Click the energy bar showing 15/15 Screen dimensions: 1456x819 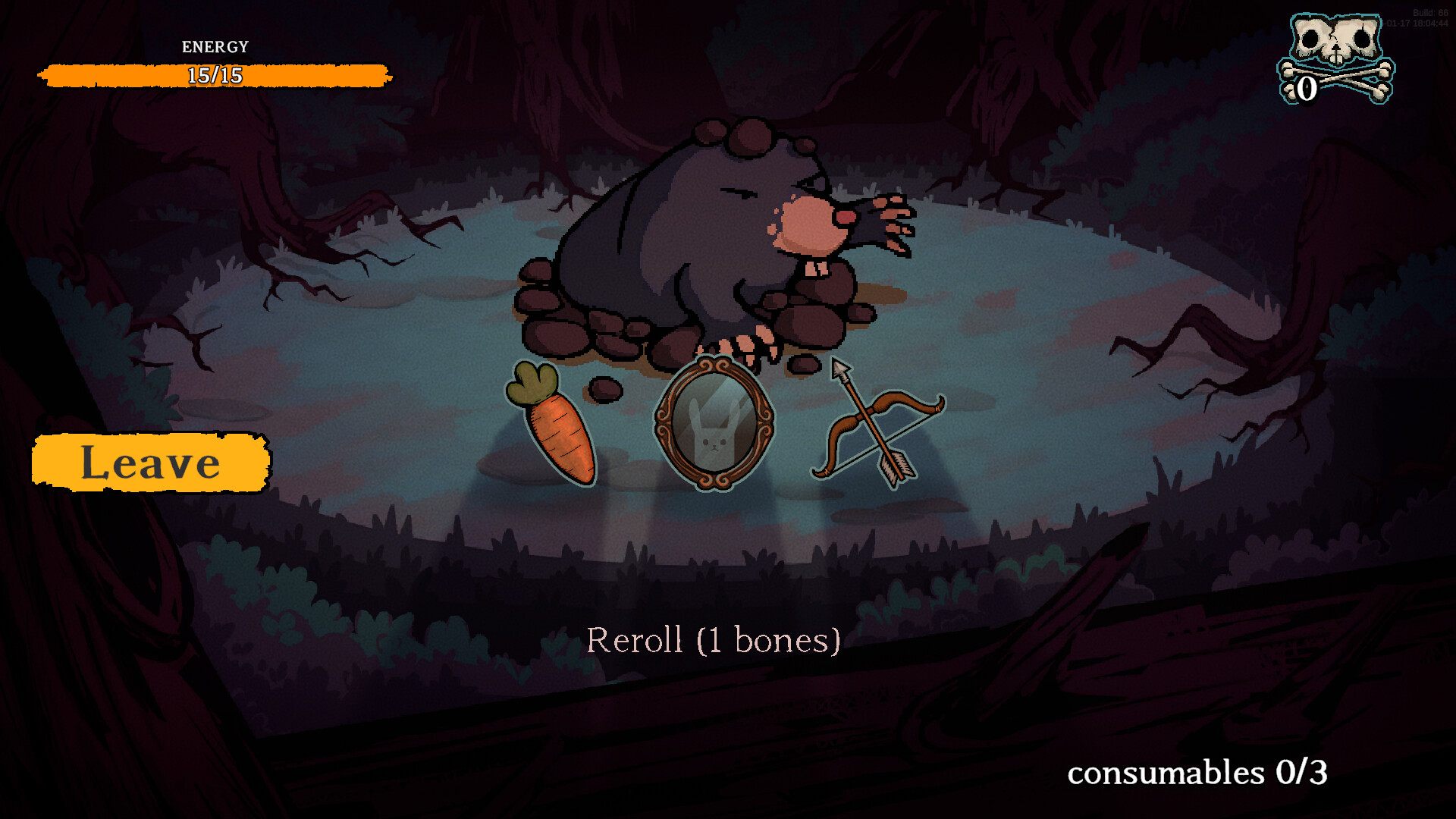[x=215, y=76]
